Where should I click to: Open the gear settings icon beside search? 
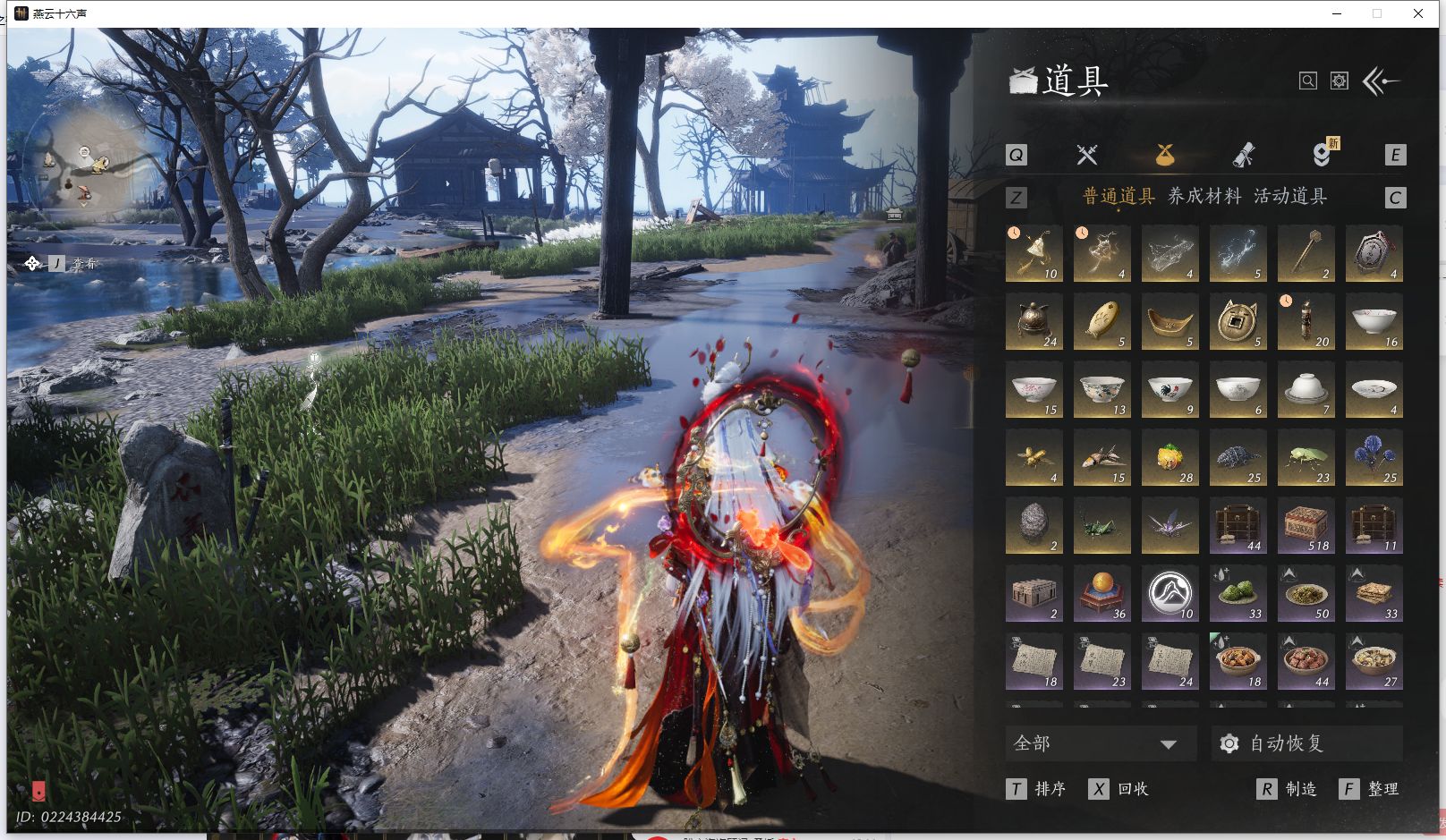click(x=1339, y=81)
